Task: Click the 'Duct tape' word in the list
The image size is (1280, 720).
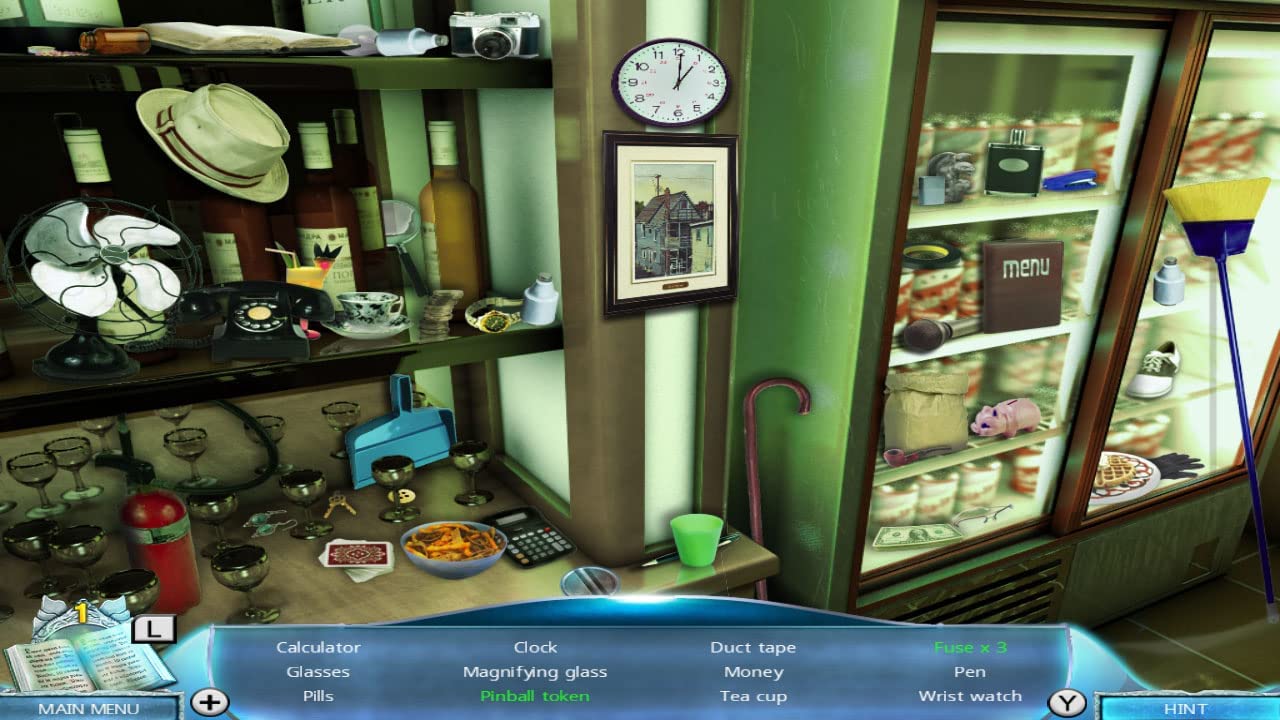Action: click(x=753, y=646)
